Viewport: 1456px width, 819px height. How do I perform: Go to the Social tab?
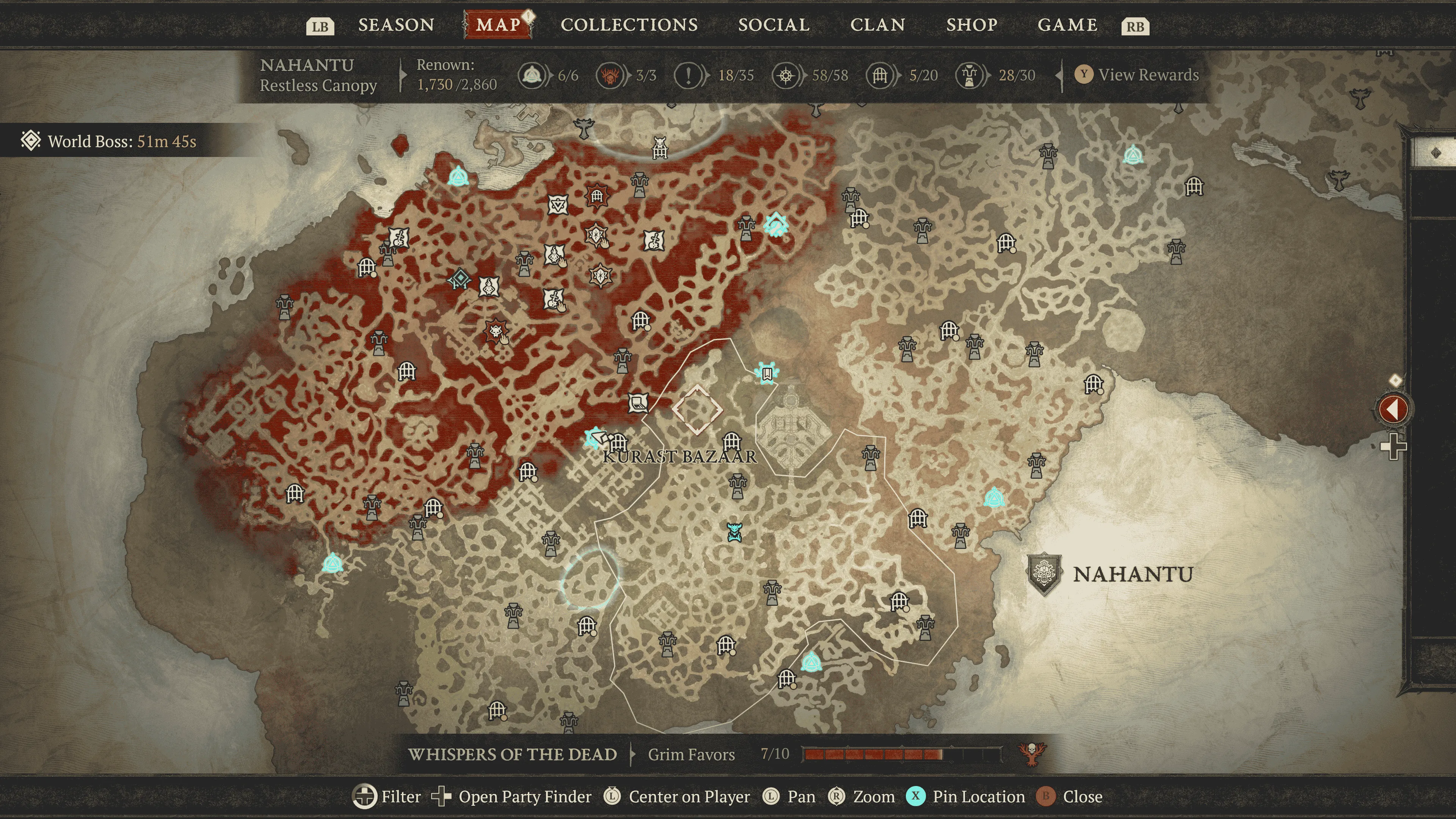[774, 25]
